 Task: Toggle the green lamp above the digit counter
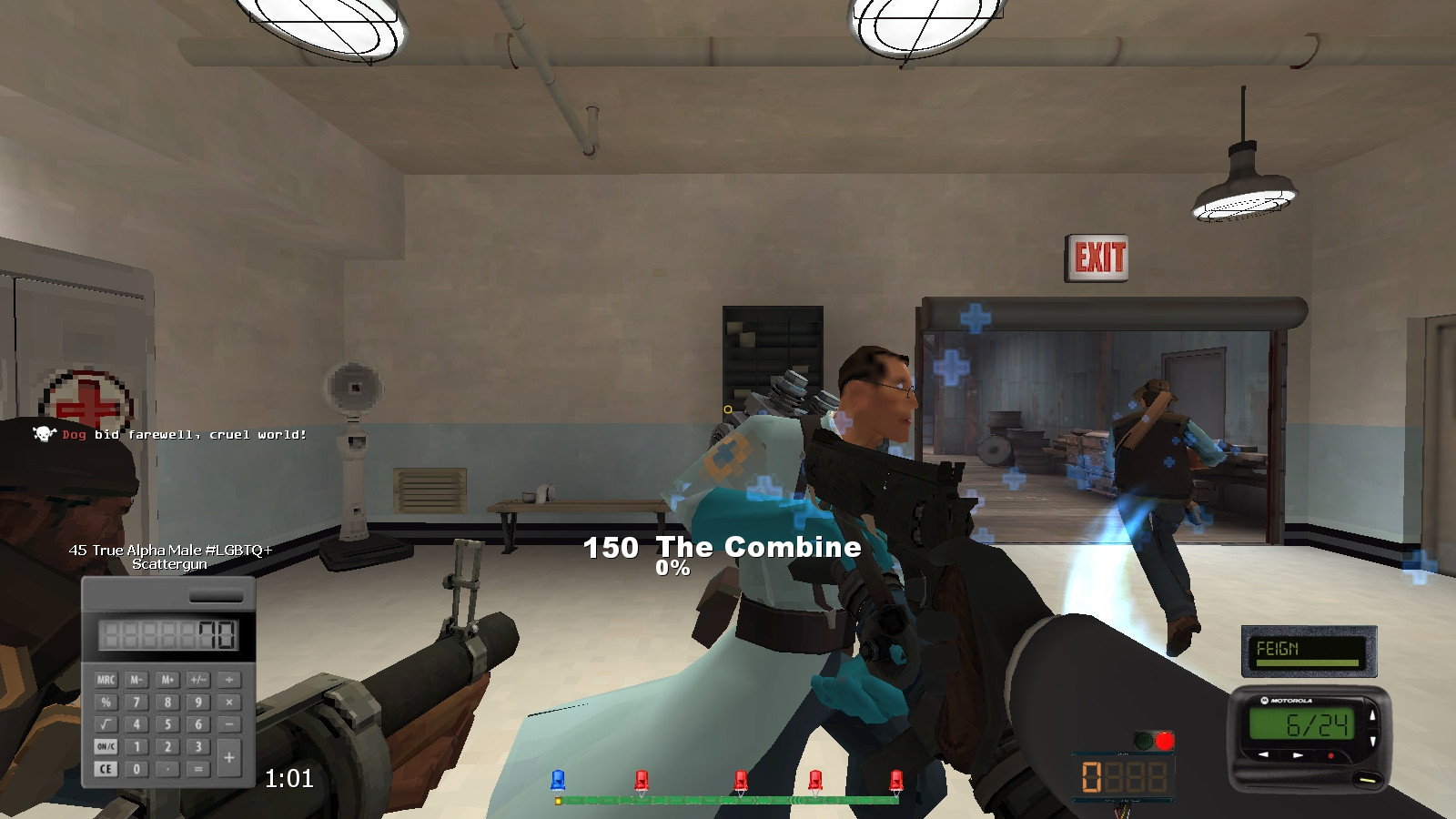coord(1145,740)
